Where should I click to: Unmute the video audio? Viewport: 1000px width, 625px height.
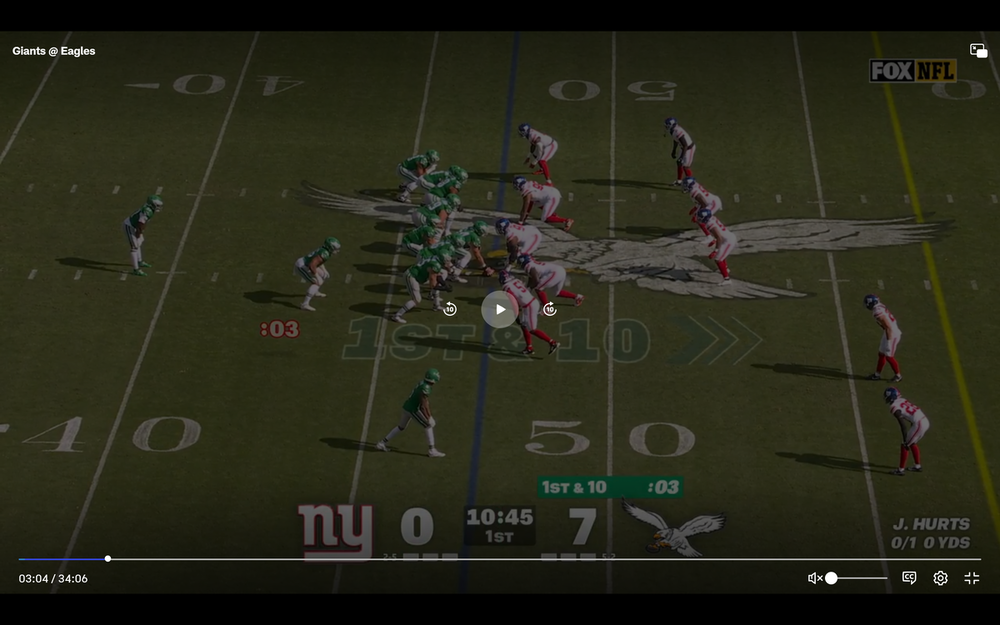tap(815, 578)
